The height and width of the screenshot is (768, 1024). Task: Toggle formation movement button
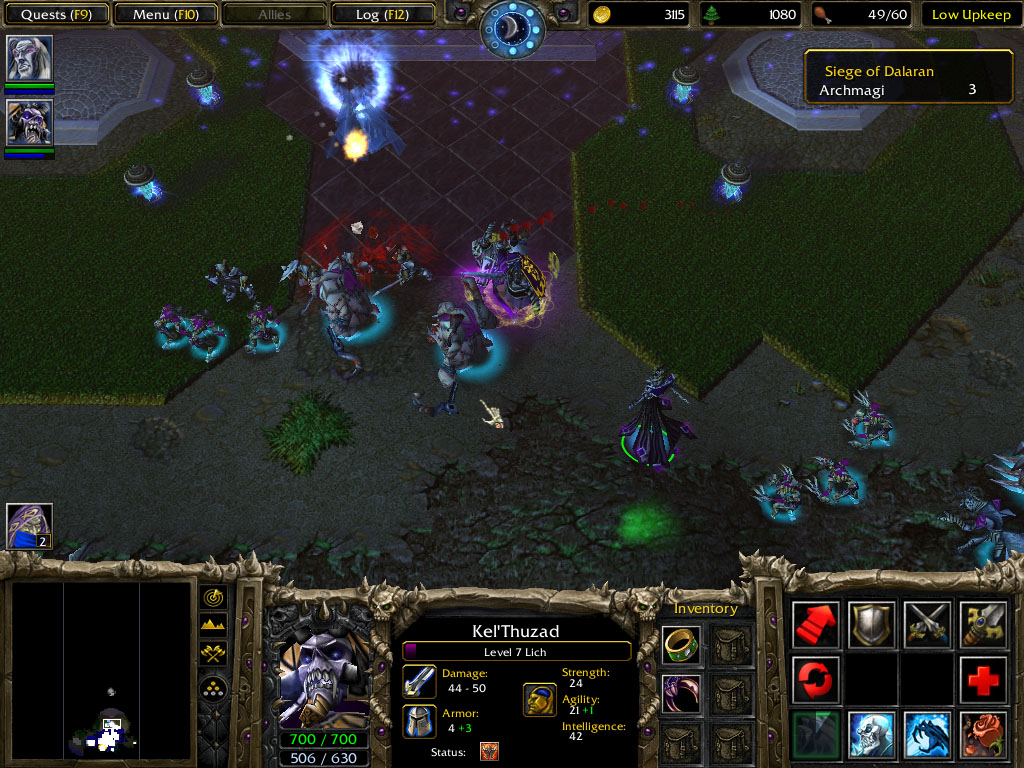tap(214, 688)
